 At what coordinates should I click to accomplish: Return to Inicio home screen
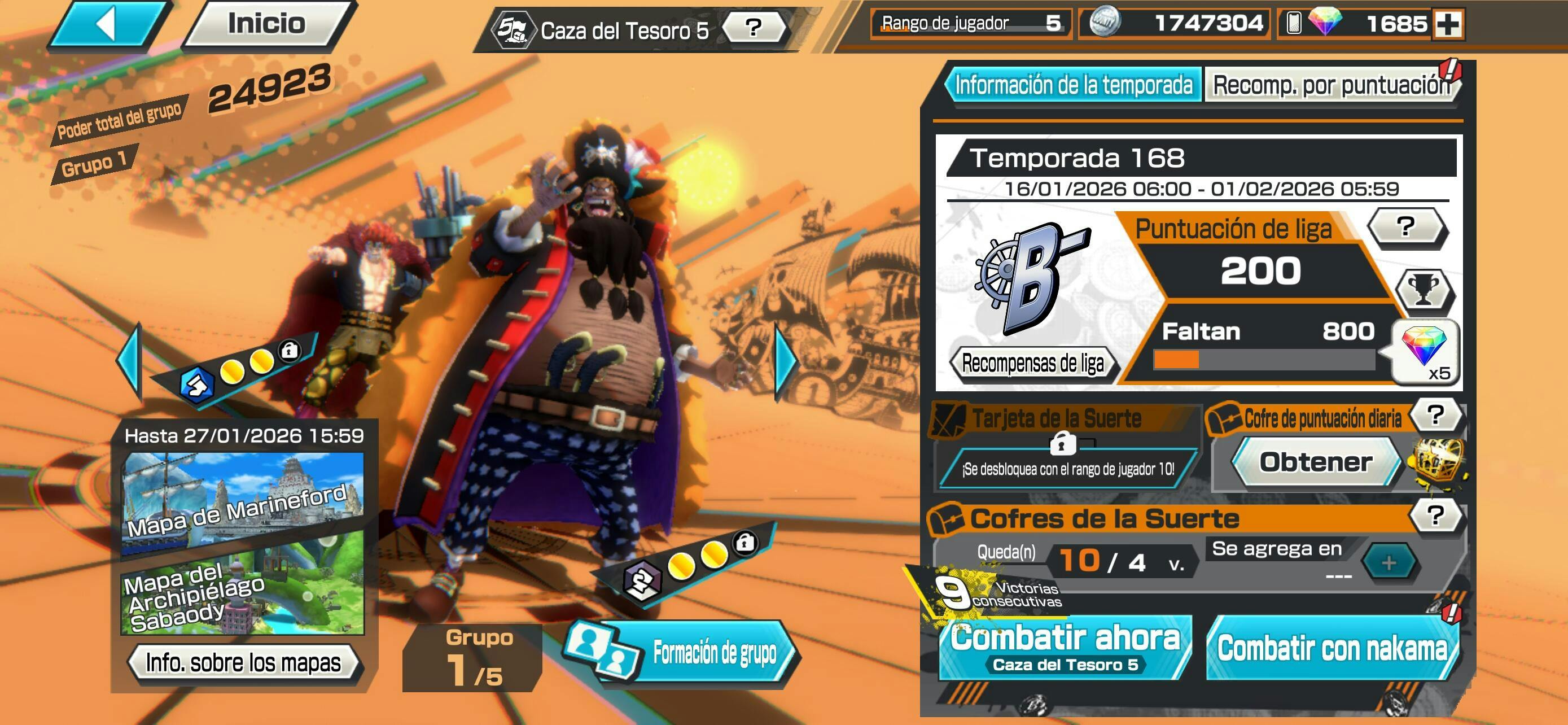267,23
